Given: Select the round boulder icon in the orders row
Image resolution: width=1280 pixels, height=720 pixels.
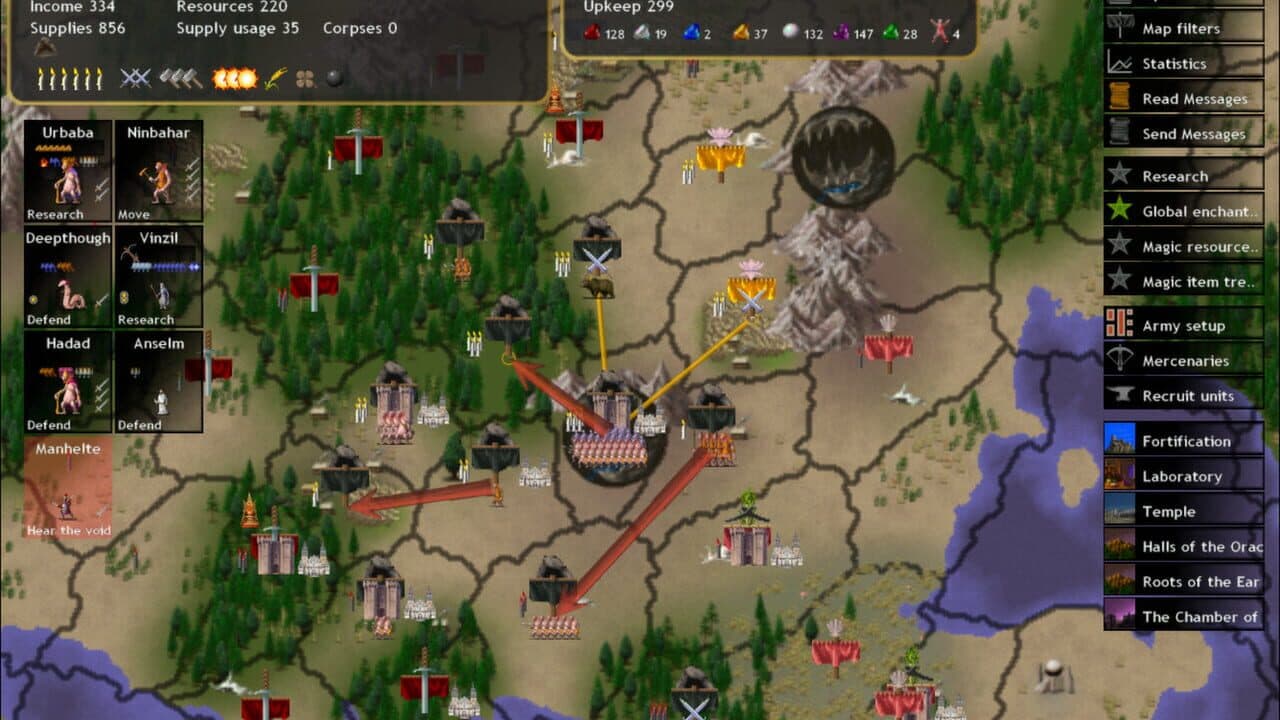Looking at the screenshot, I should coord(336,78).
